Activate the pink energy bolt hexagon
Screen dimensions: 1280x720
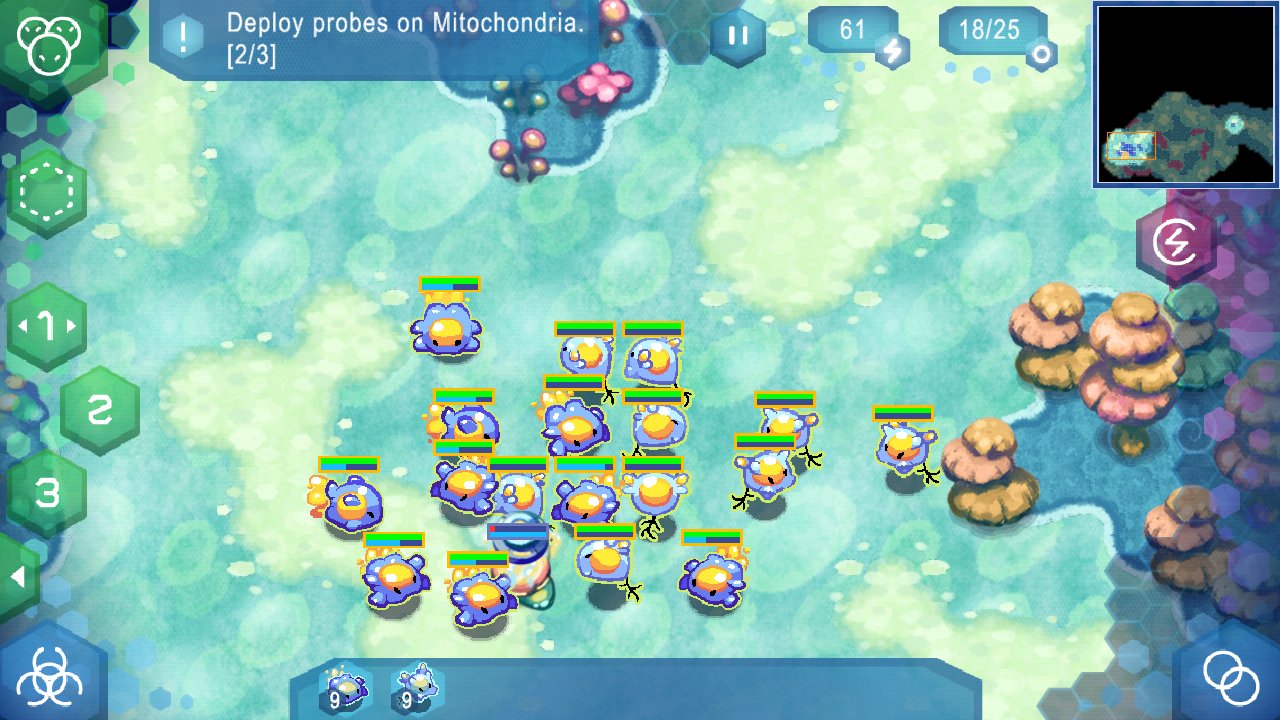1175,242
